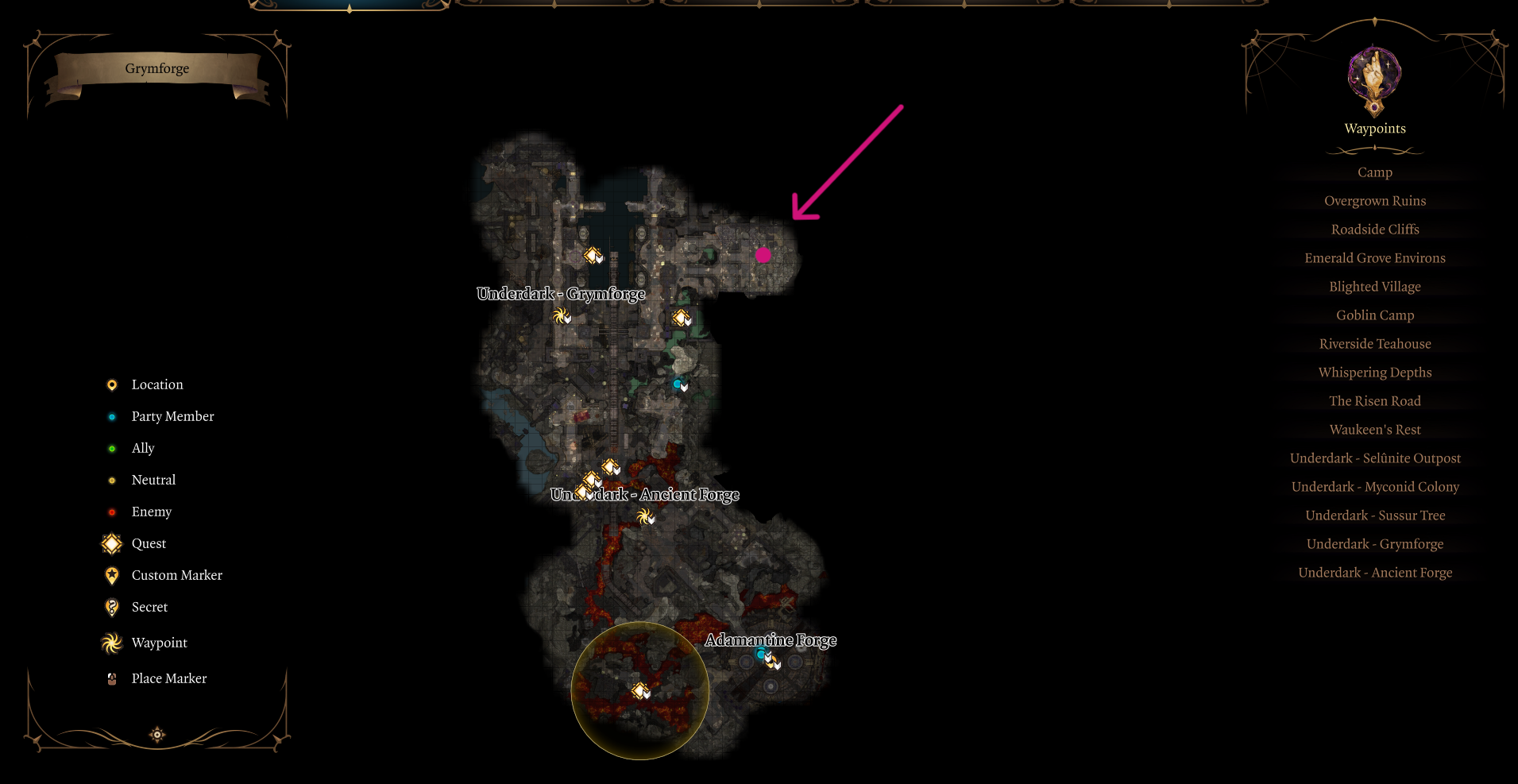Toggle the Waypoint filter in the legend
Screen dimensions: 1518x784
(111, 643)
